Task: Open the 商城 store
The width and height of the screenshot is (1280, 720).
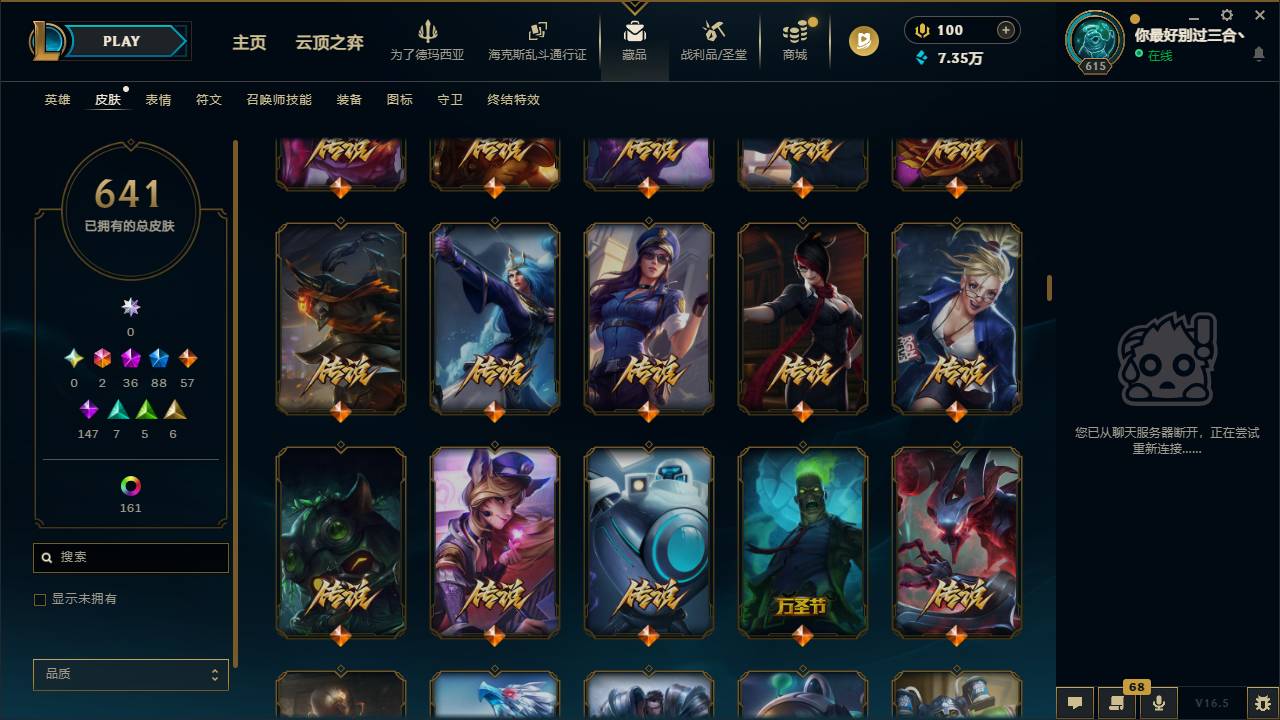Action: [794, 40]
